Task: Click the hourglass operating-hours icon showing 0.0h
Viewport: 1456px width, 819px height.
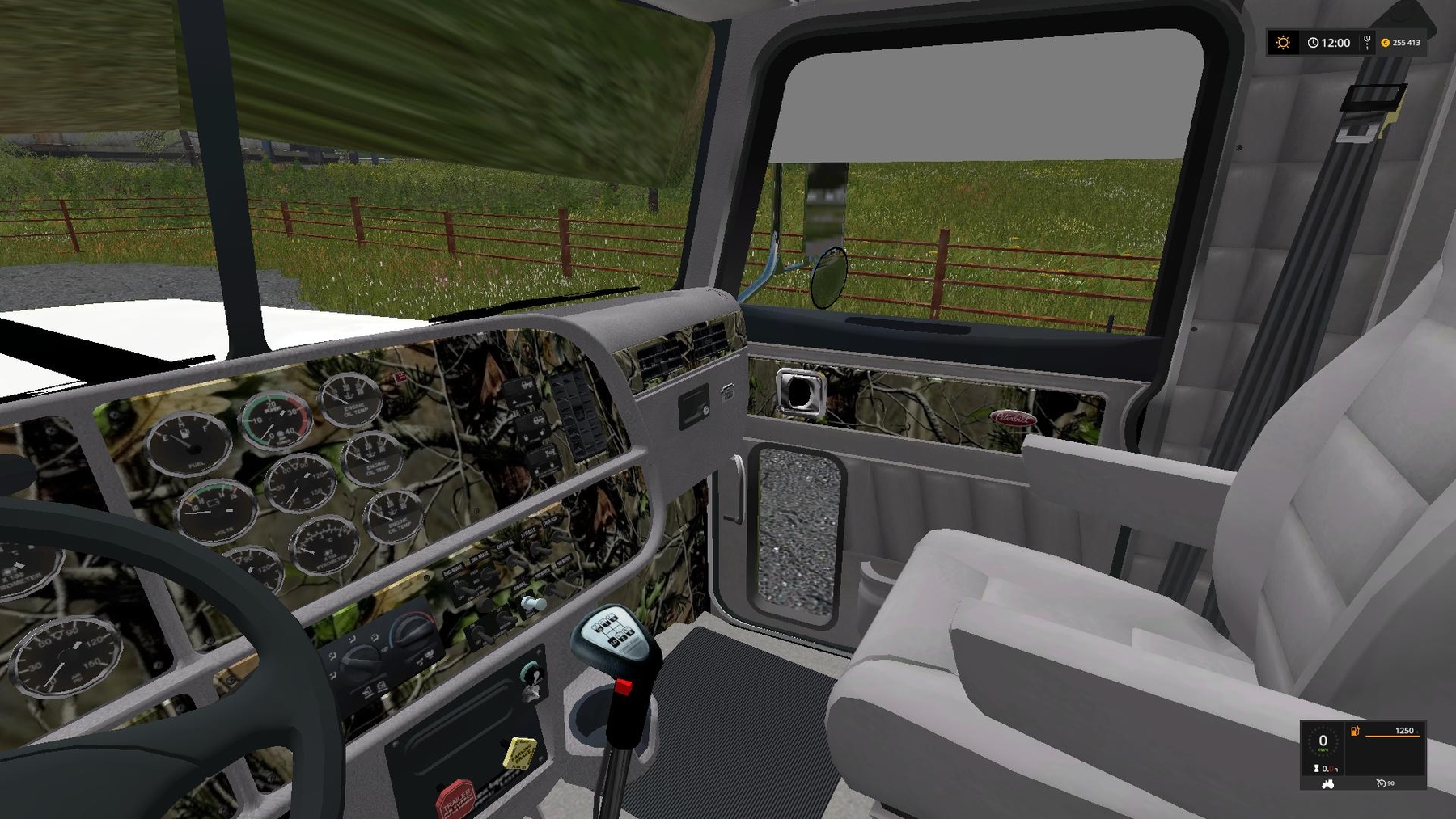Action: [1316, 768]
